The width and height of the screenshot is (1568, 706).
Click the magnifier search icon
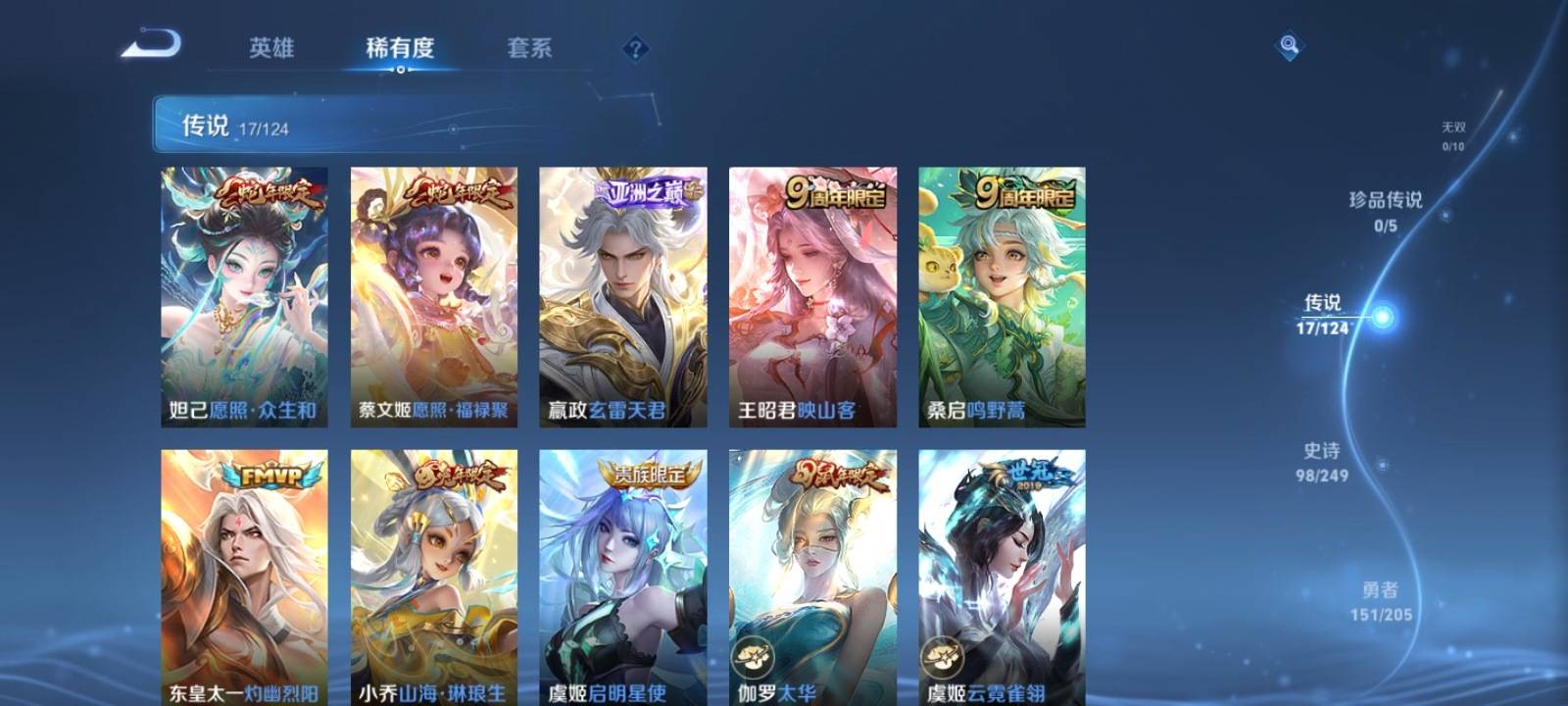tap(1290, 46)
